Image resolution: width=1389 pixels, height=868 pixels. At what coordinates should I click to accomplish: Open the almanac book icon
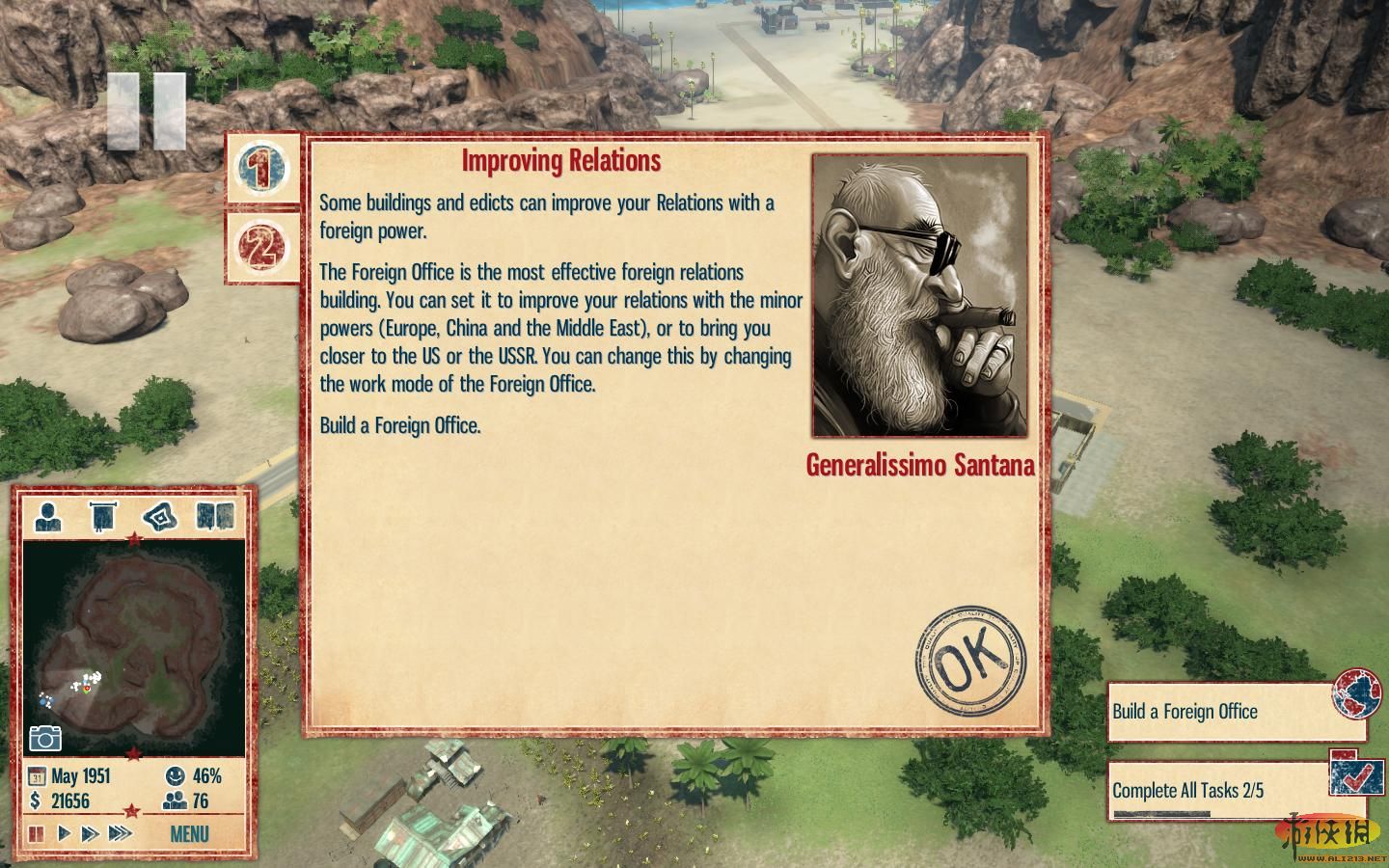pos(215,517)
